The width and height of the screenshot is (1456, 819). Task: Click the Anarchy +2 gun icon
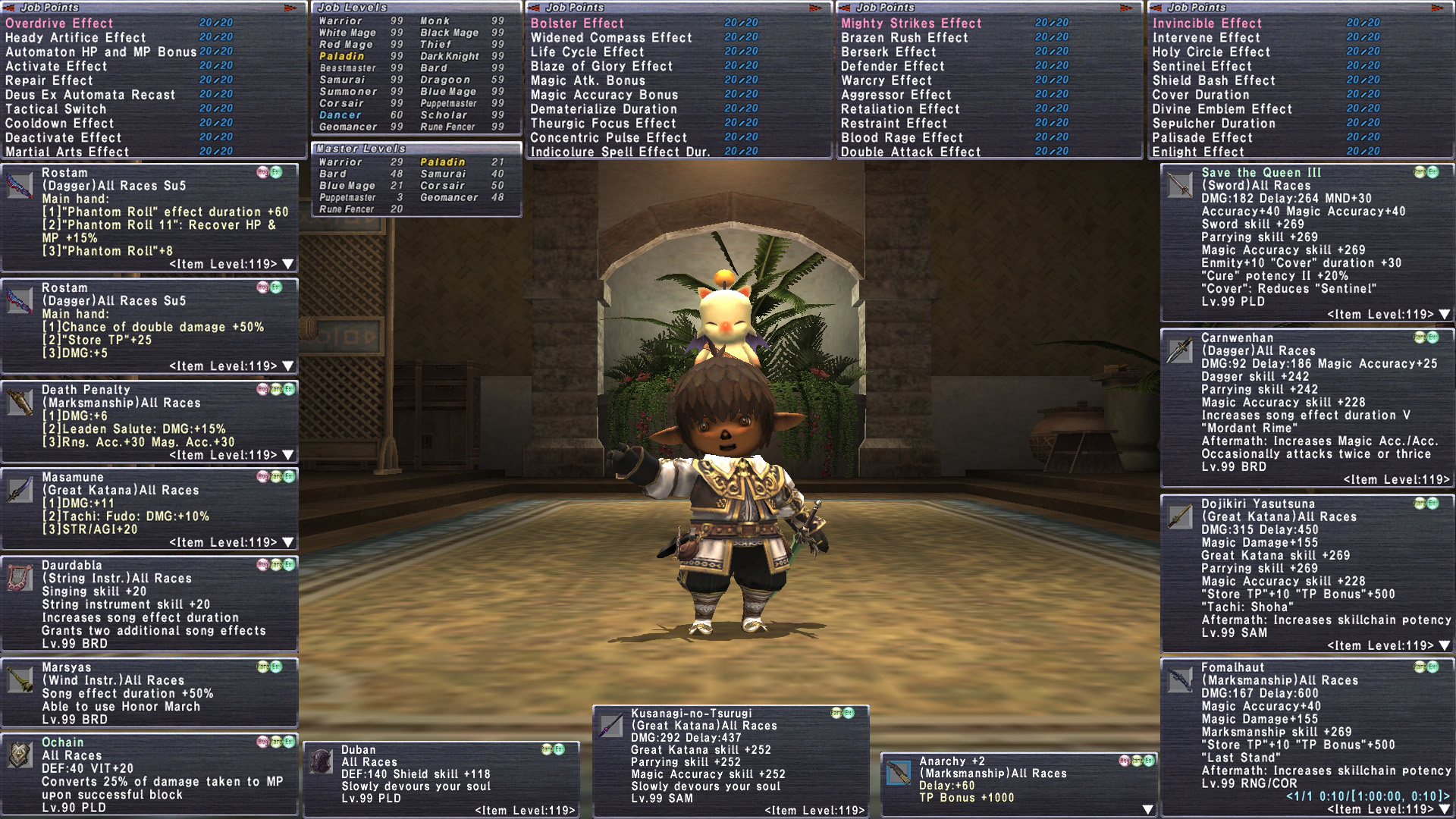[899, 773]
